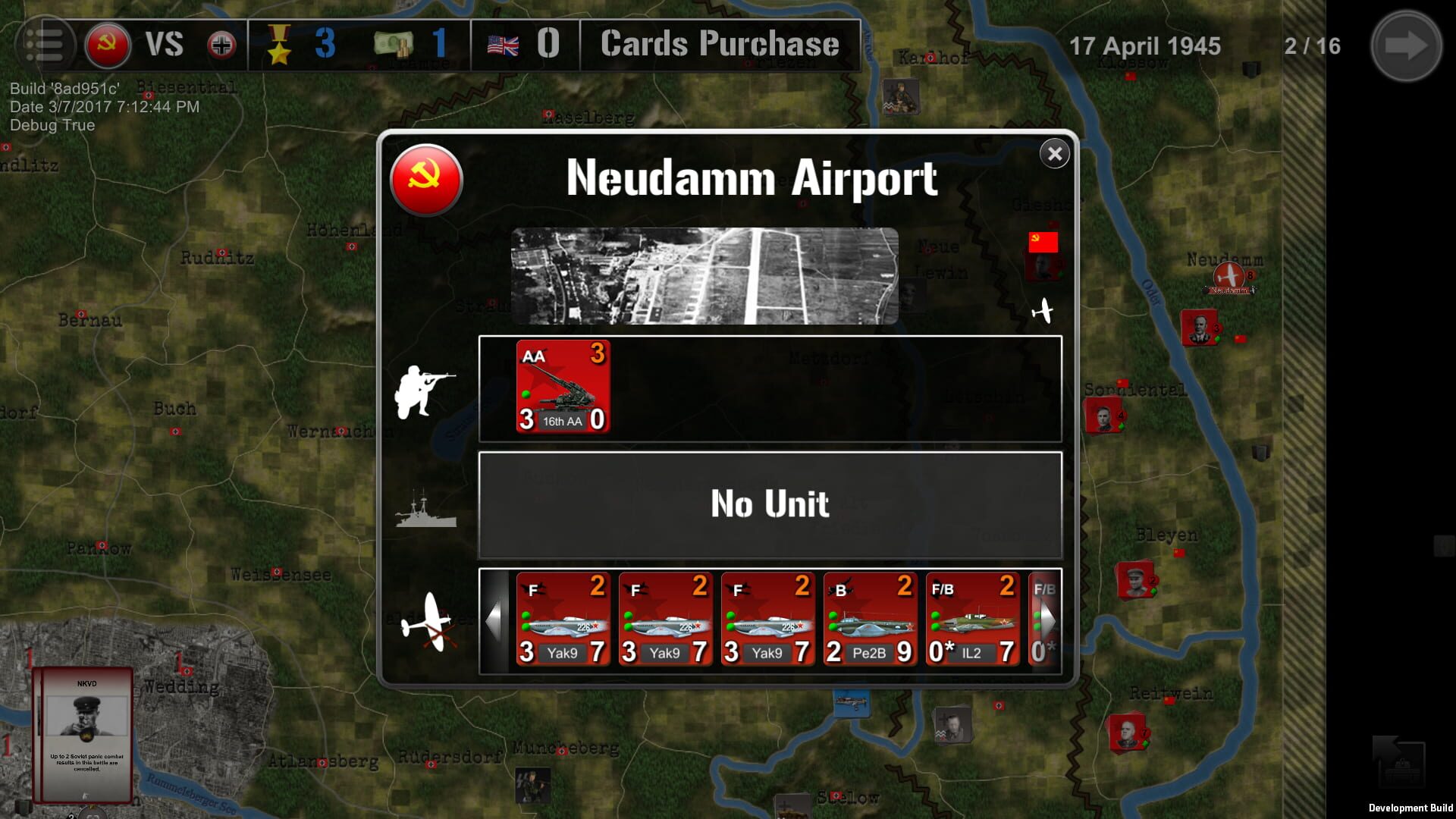Screen dimensions: 1456x819
Task: Select the IL2 fighter-bomber card
Action: (973, 618)
